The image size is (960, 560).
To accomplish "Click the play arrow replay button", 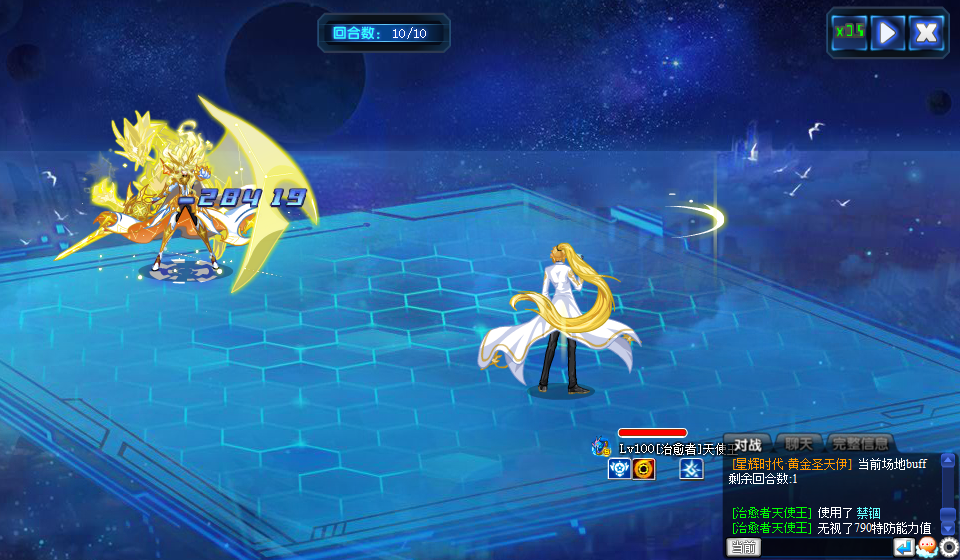I will tap(887, 32).
